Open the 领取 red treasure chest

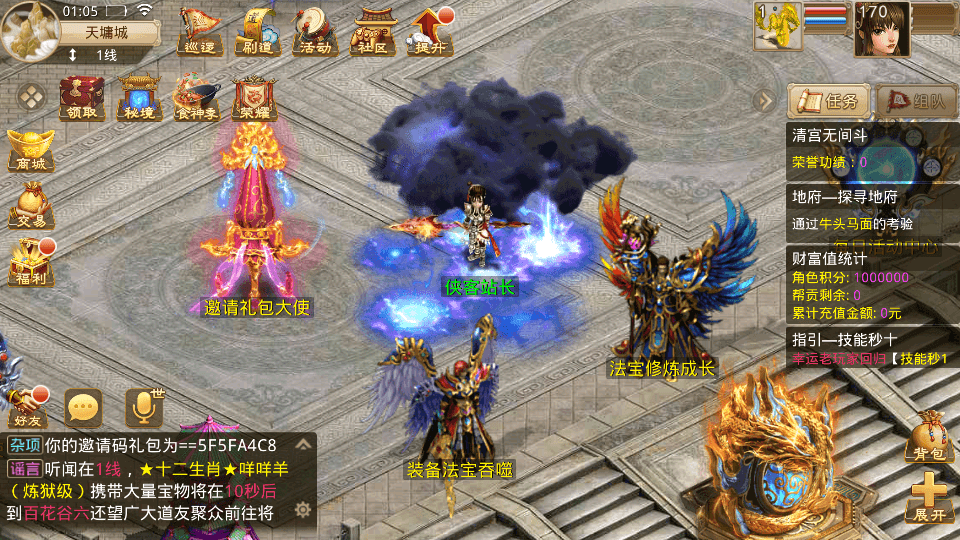(82, 98)
